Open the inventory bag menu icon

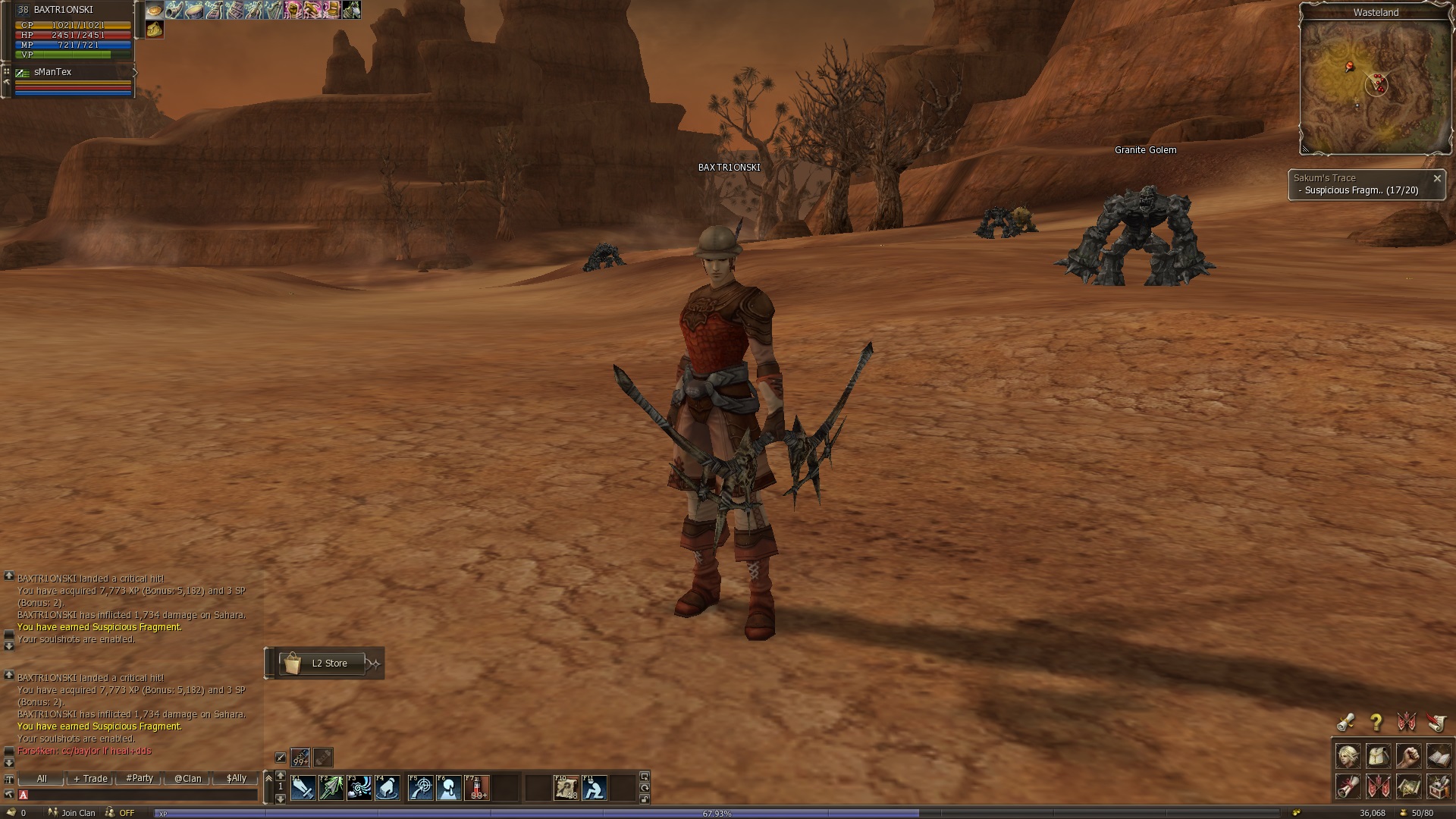[1378, 756]
